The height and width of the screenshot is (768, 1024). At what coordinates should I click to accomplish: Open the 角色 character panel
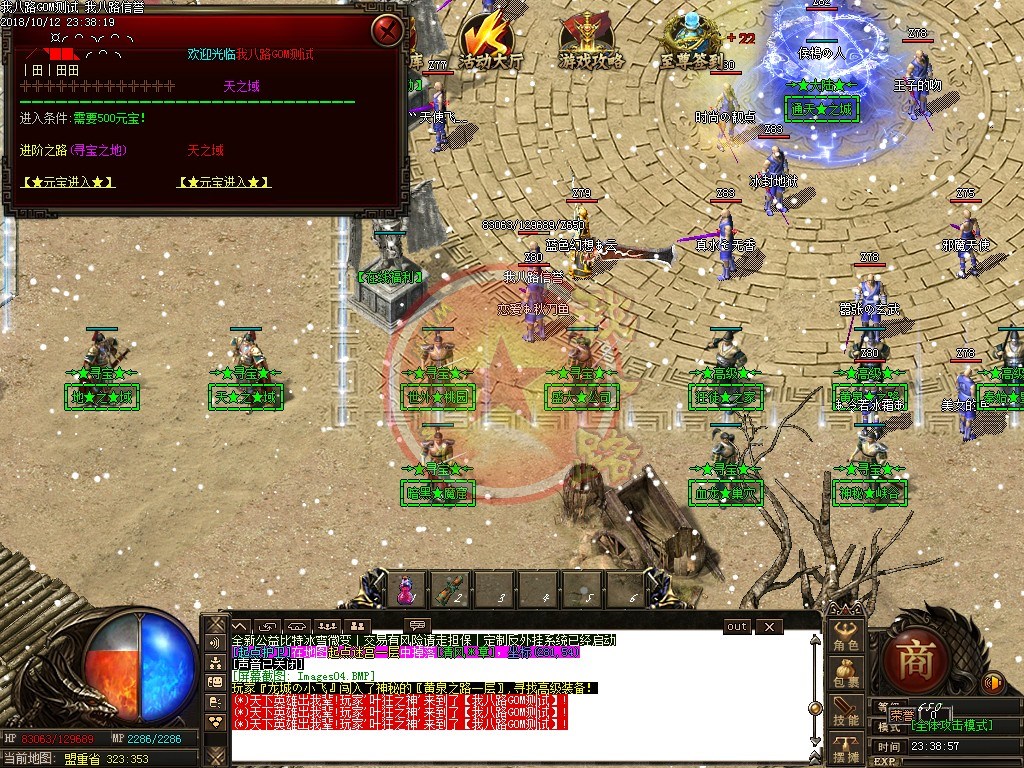tap(846, 638)
